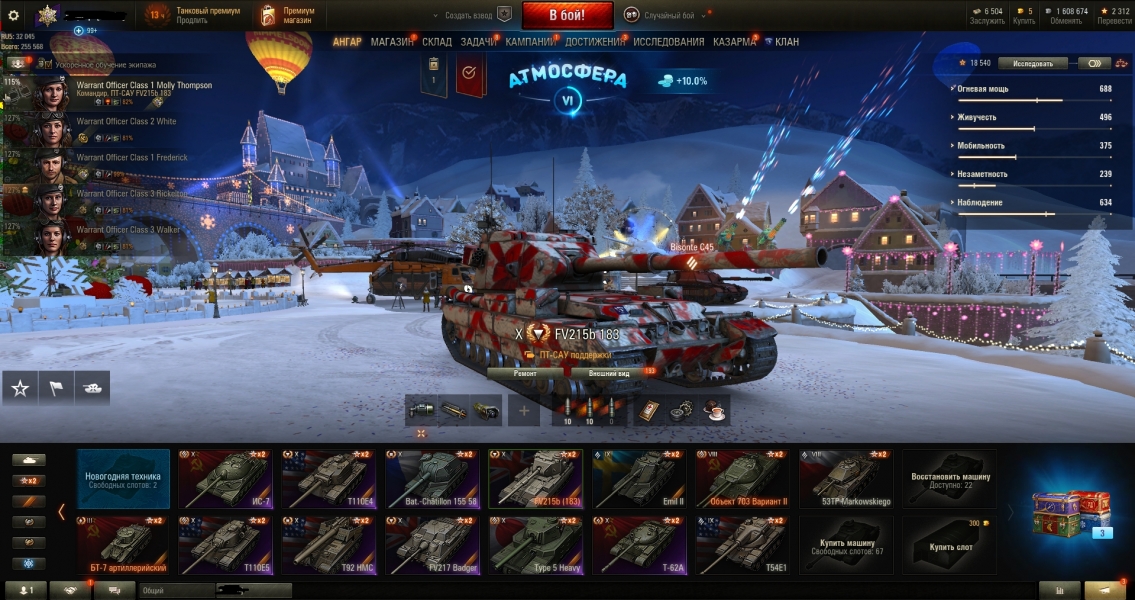This screenshot has height=600, width=1135.
Task: Pick the Emil II tank tile
Action: [639, 478]
